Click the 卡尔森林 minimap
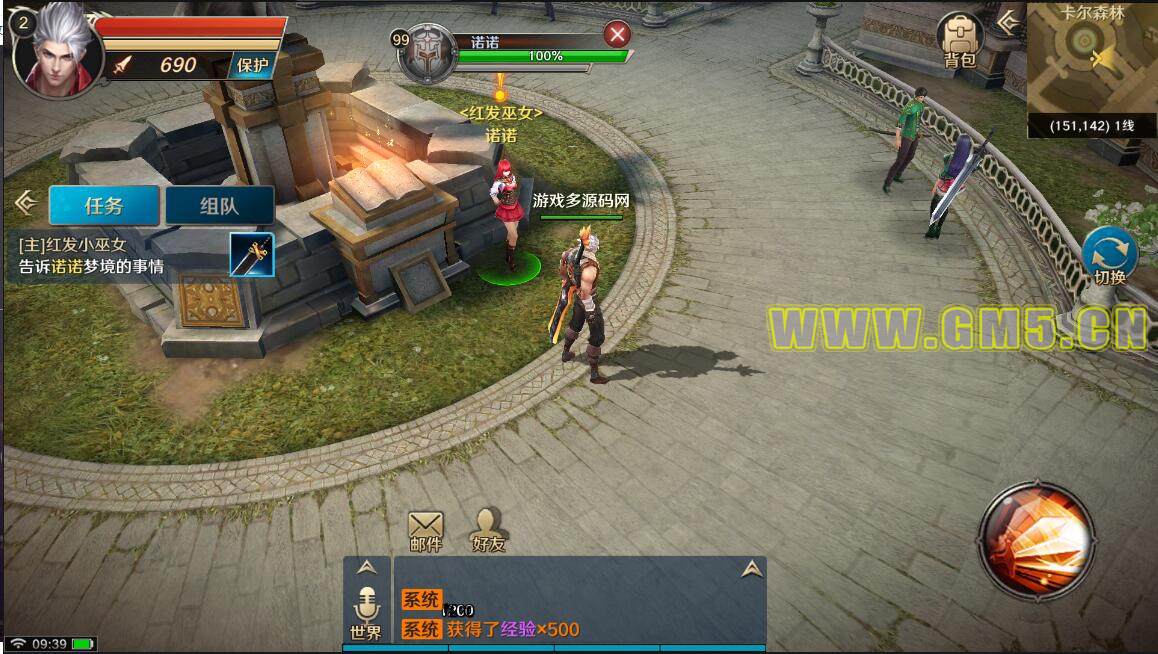Viewport: 1158px width, 654px height. (x=1089, y=58)
